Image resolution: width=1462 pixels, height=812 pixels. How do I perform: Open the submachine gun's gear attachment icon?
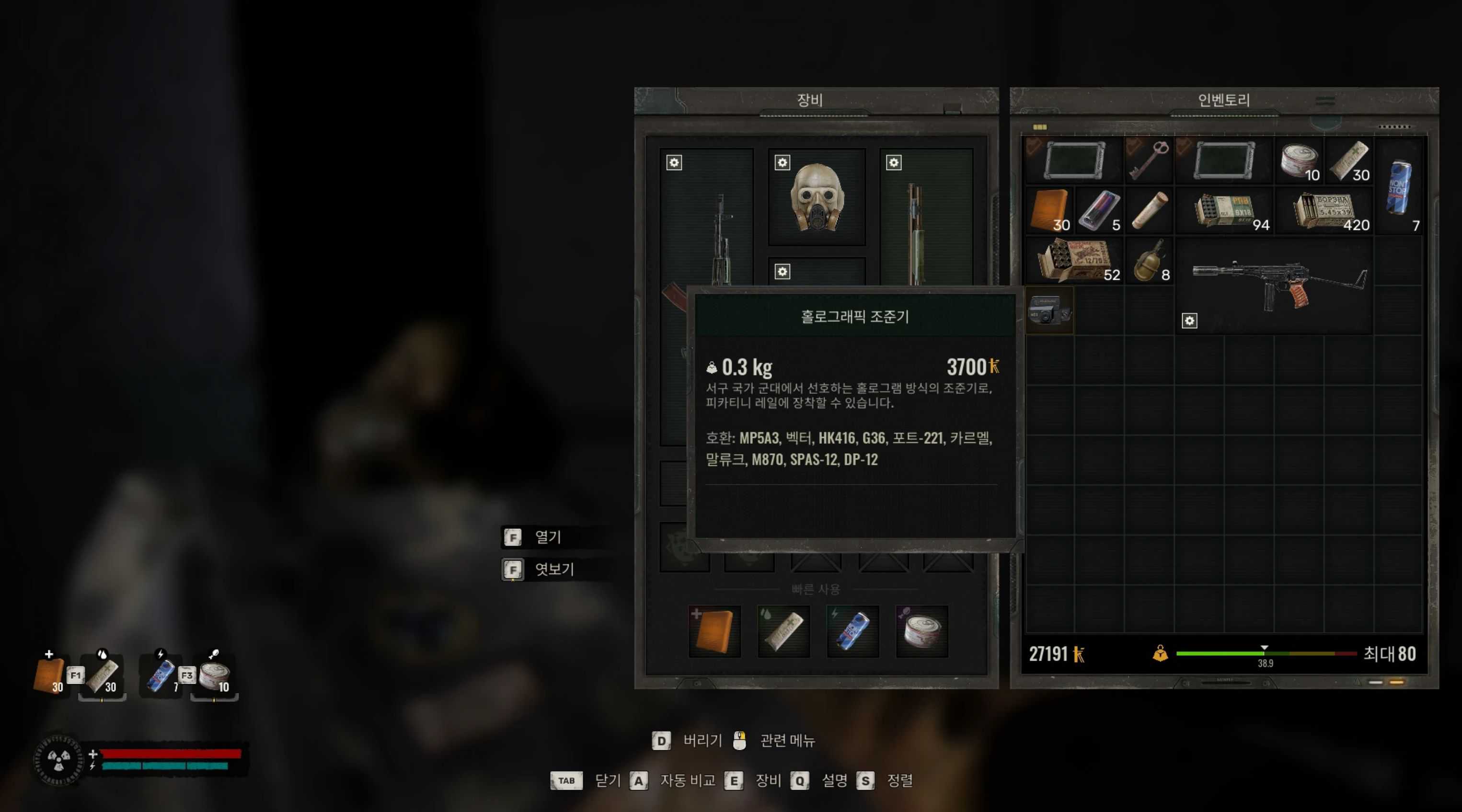pyautogui.click(x=1189, y=321)
